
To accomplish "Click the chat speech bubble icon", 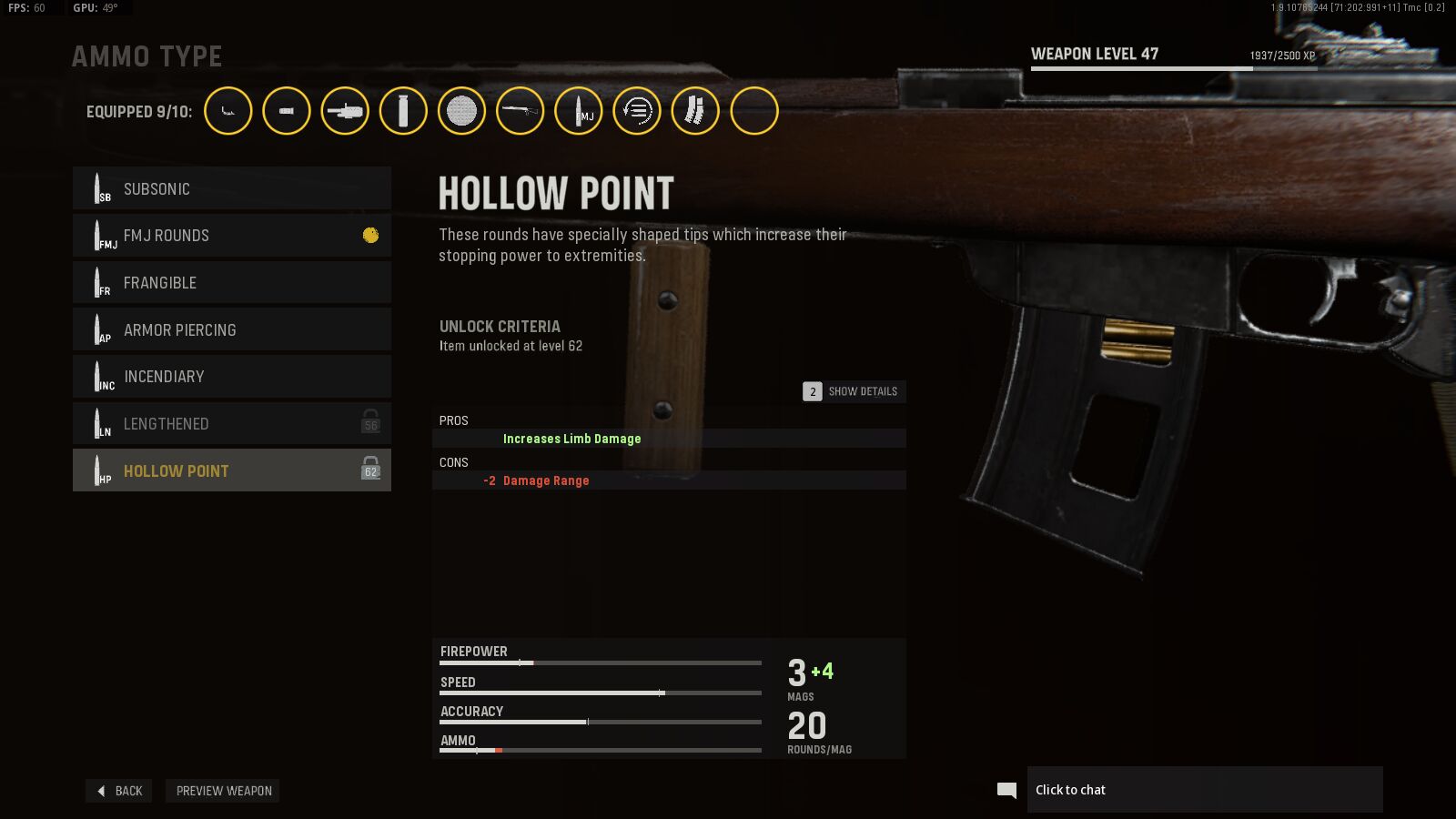I will click(x=1006, y=790).
